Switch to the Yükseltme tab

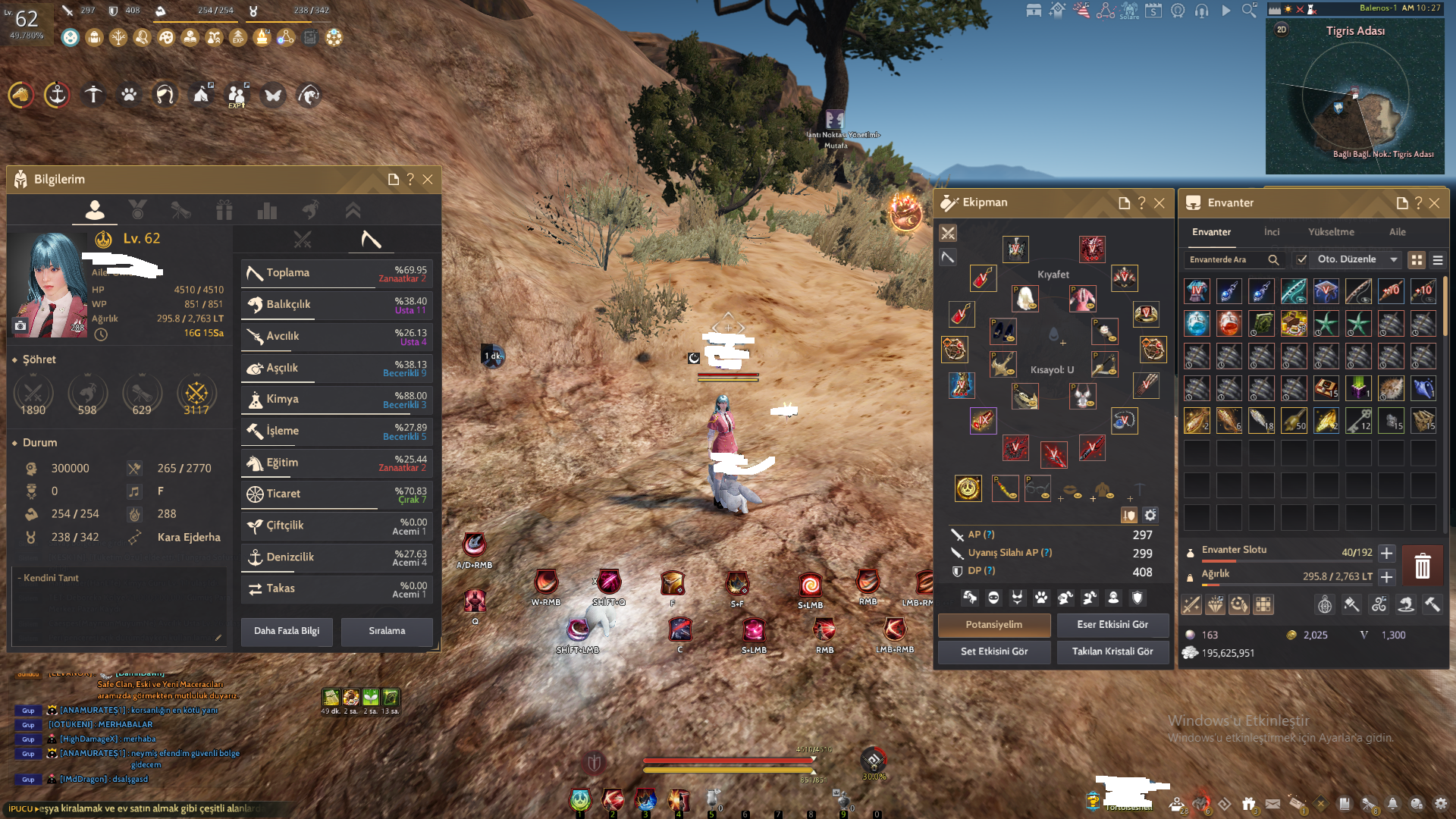click(1331, 232)
